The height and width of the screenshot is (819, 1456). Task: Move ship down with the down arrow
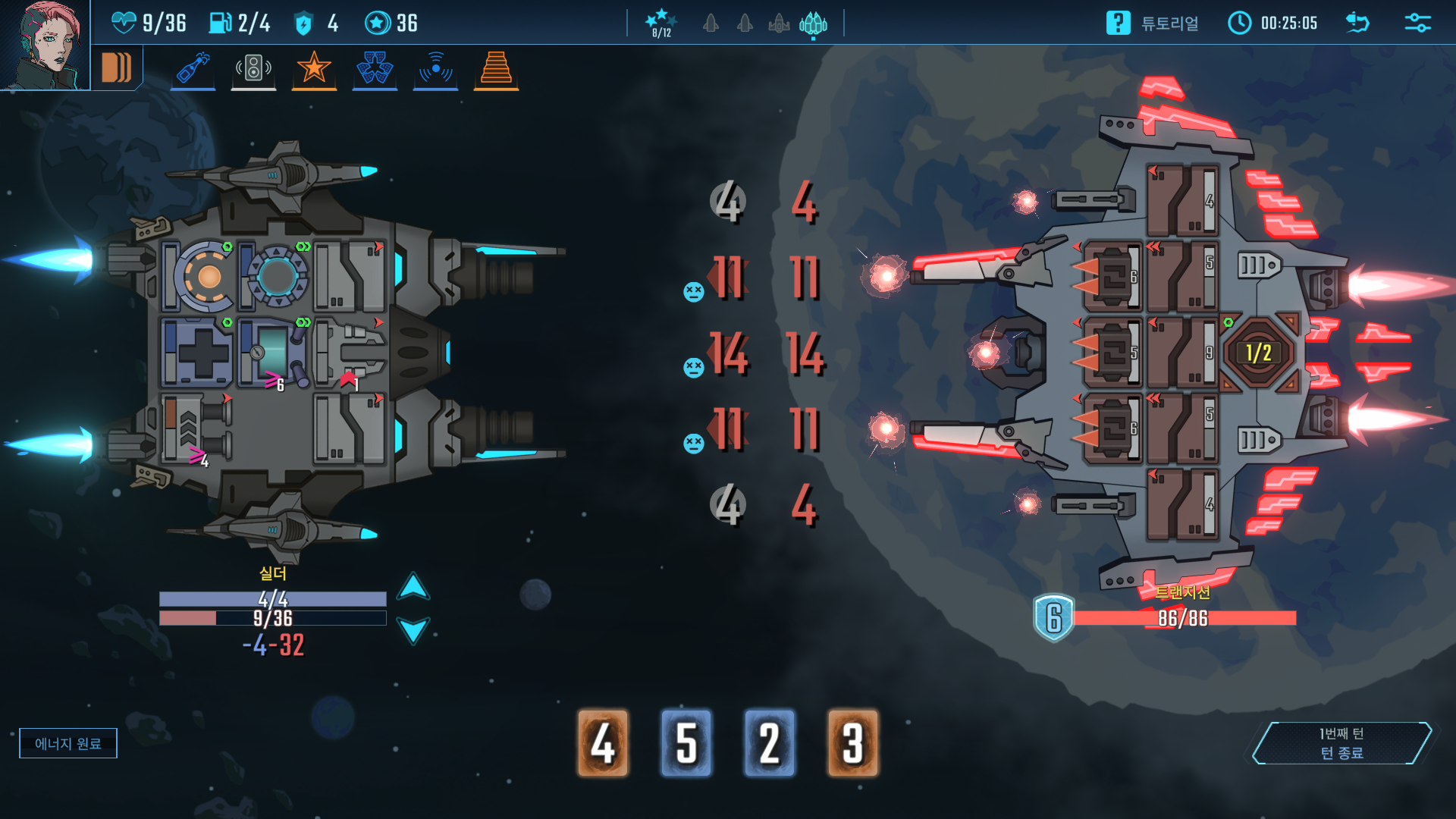(x=413, y=630)
